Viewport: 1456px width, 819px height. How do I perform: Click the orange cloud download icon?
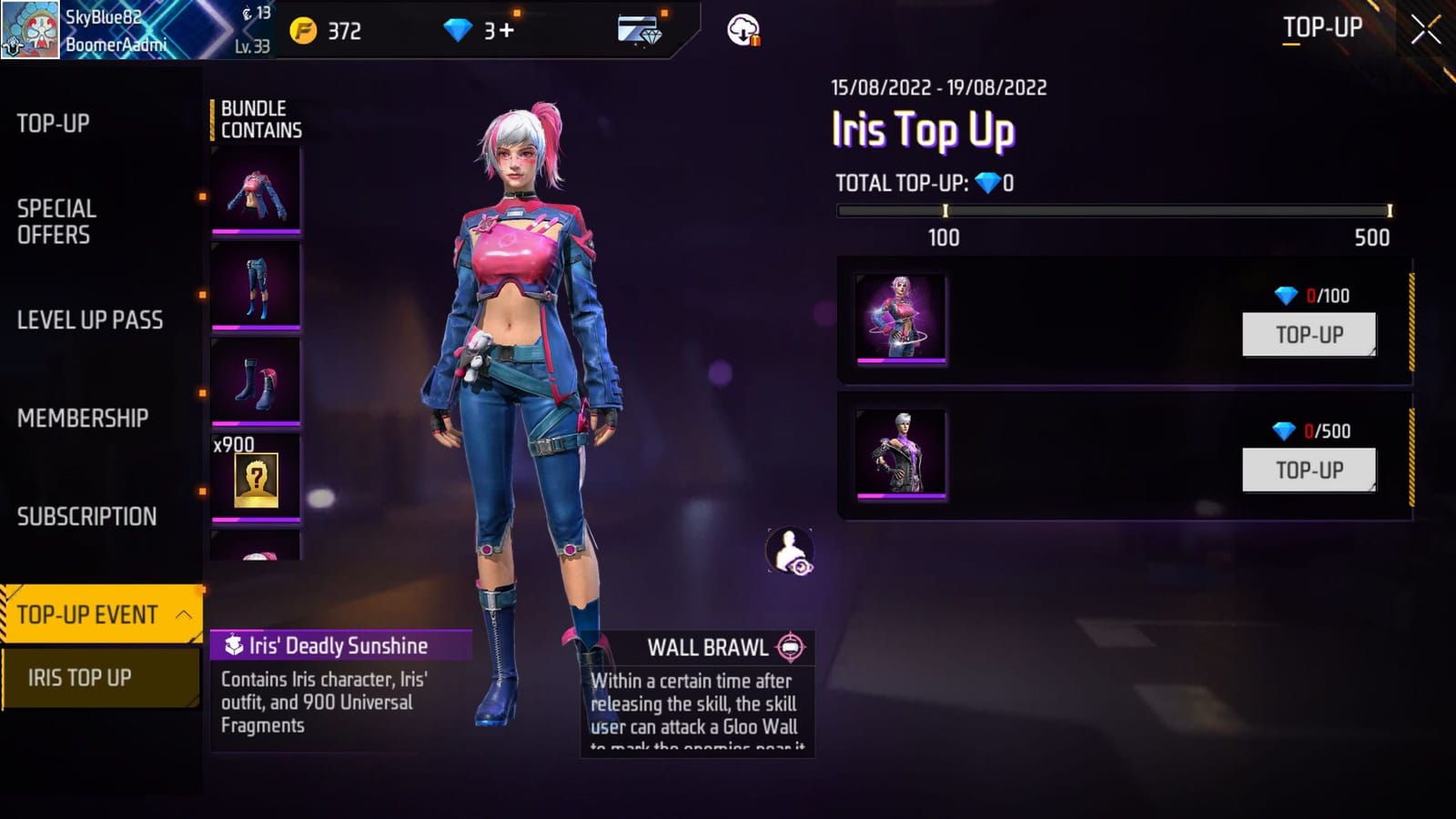pos(741,30)
